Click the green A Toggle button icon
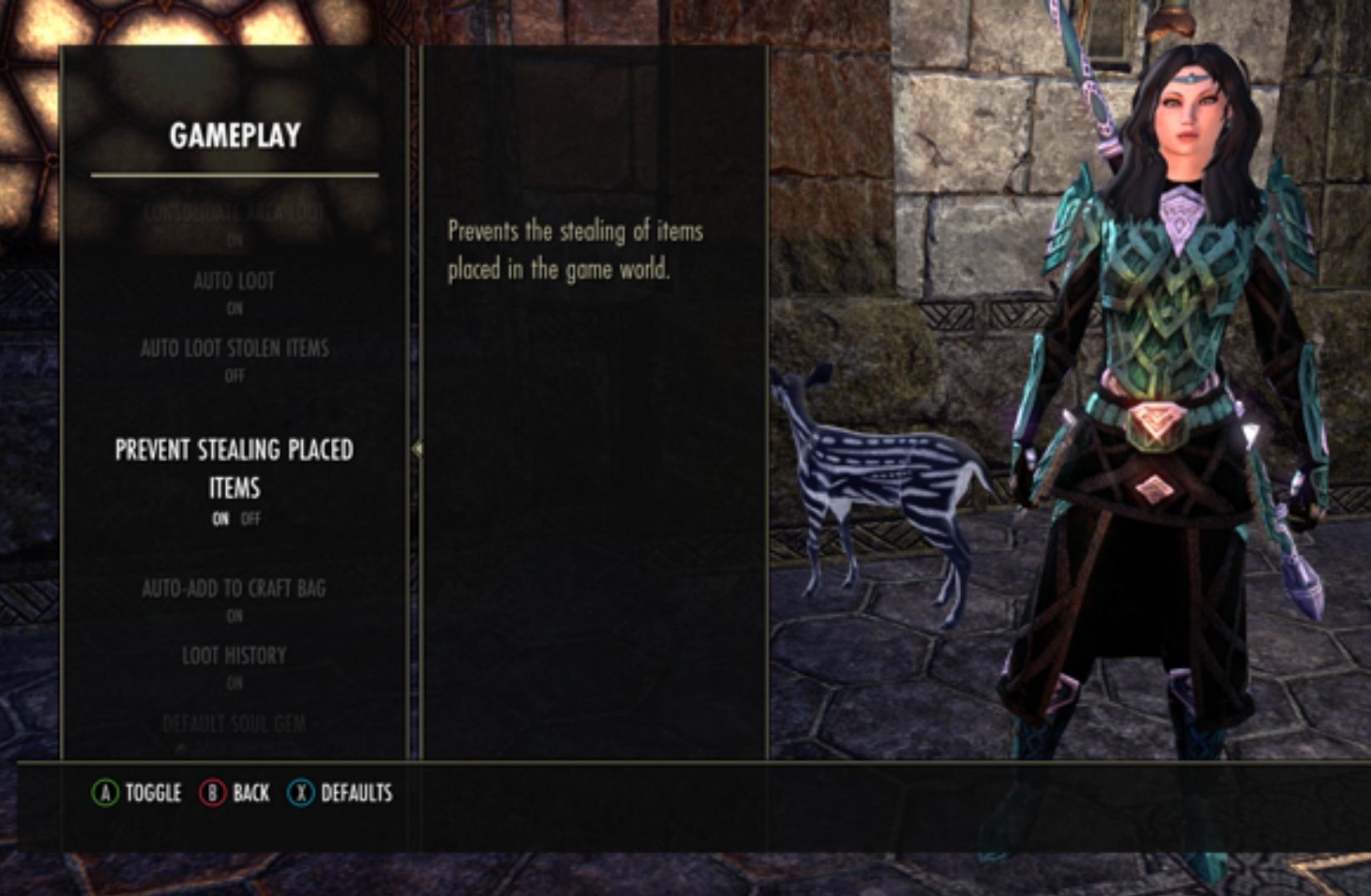The width and height of the screenshot is (1371, 896). 105,794
